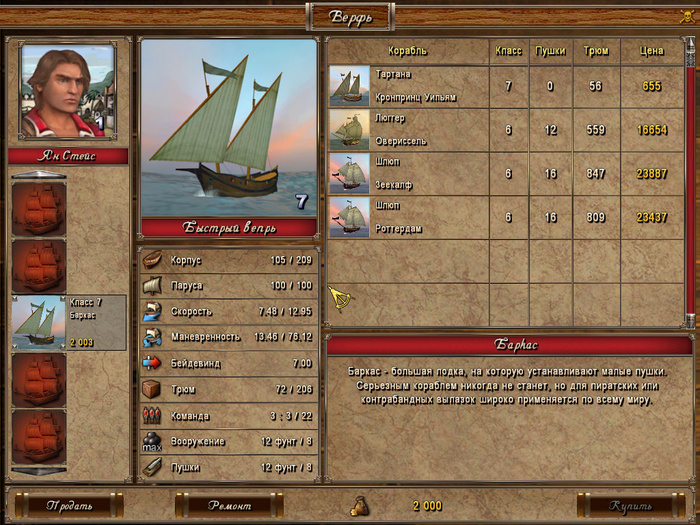This screenshot has height=525, width=700.
Task: Select your Баркас ship slot
Action: pyautogui.click(x=69, y=322)
